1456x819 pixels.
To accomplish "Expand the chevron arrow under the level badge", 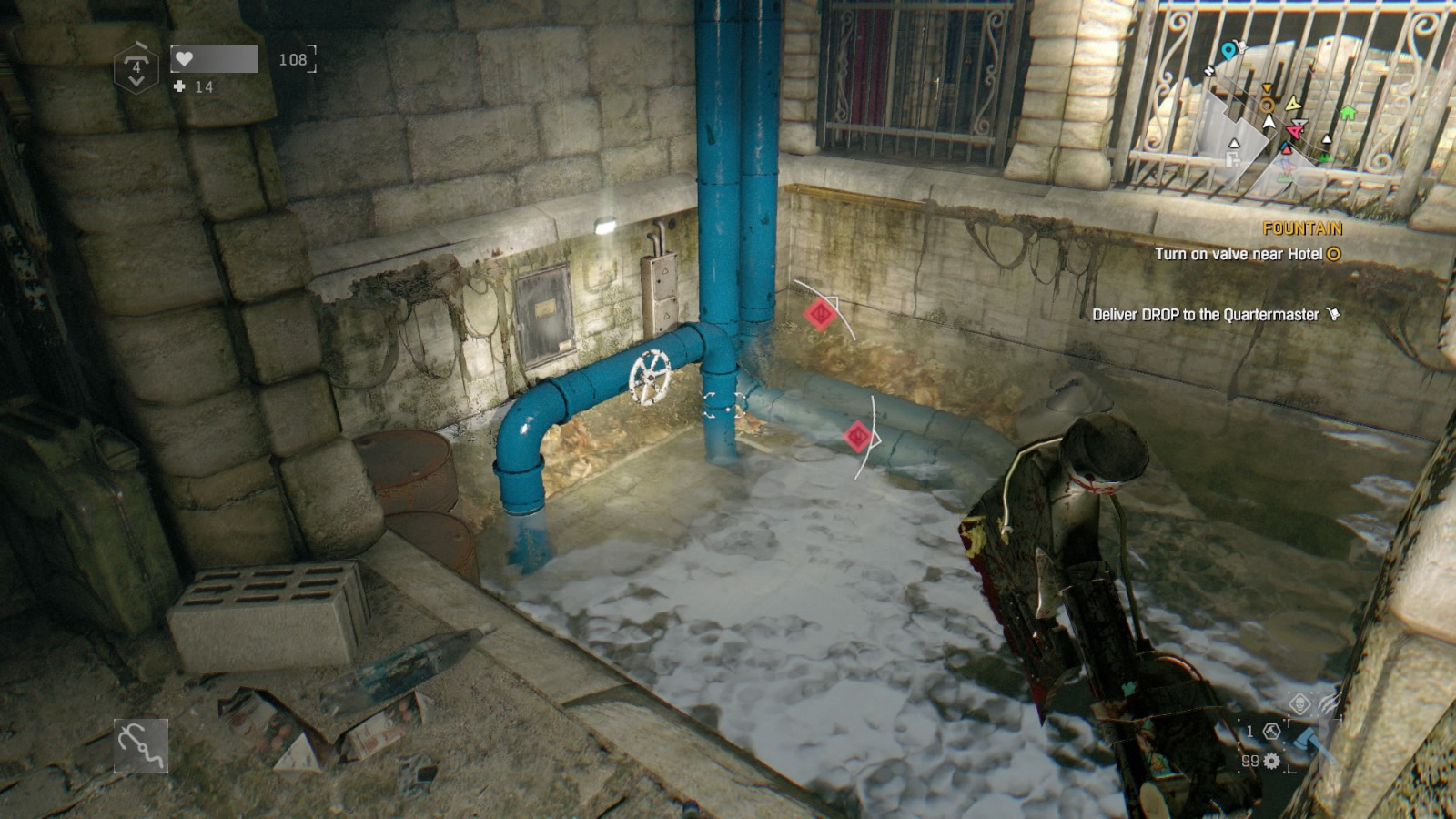I will tap(136, 82).
